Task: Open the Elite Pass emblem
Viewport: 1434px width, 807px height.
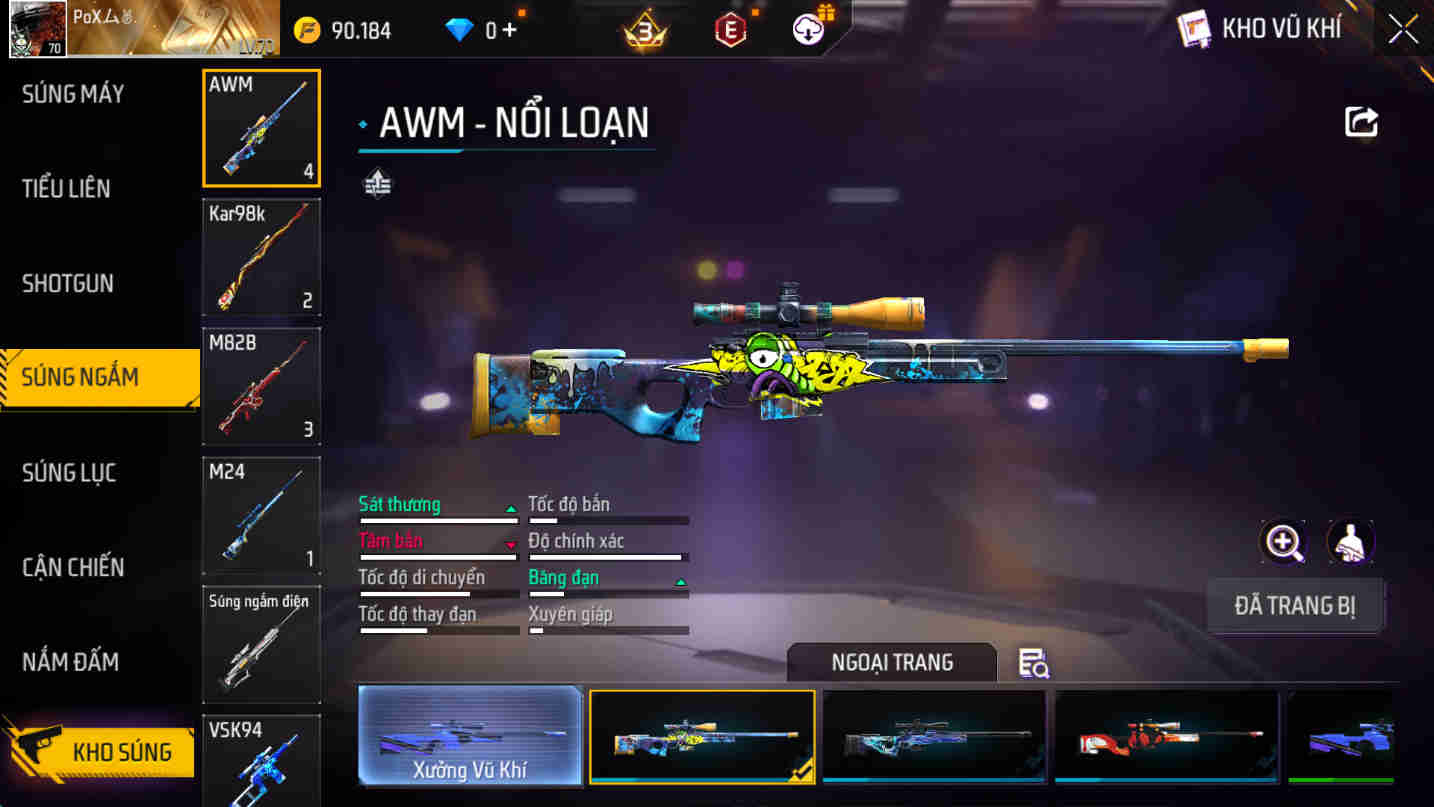Action: 729,28
